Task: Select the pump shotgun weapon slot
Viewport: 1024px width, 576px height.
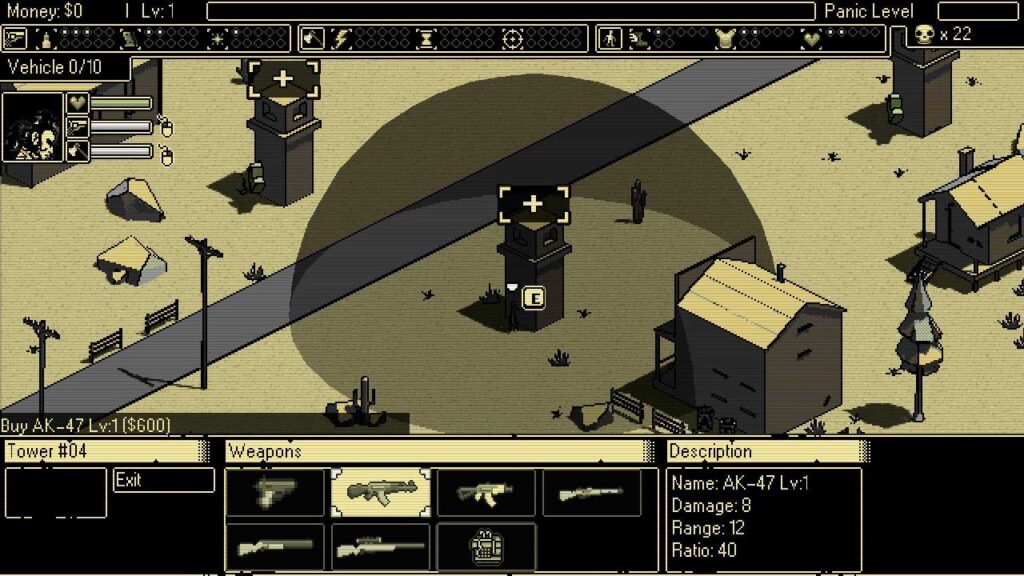Action: click(275, 548)
